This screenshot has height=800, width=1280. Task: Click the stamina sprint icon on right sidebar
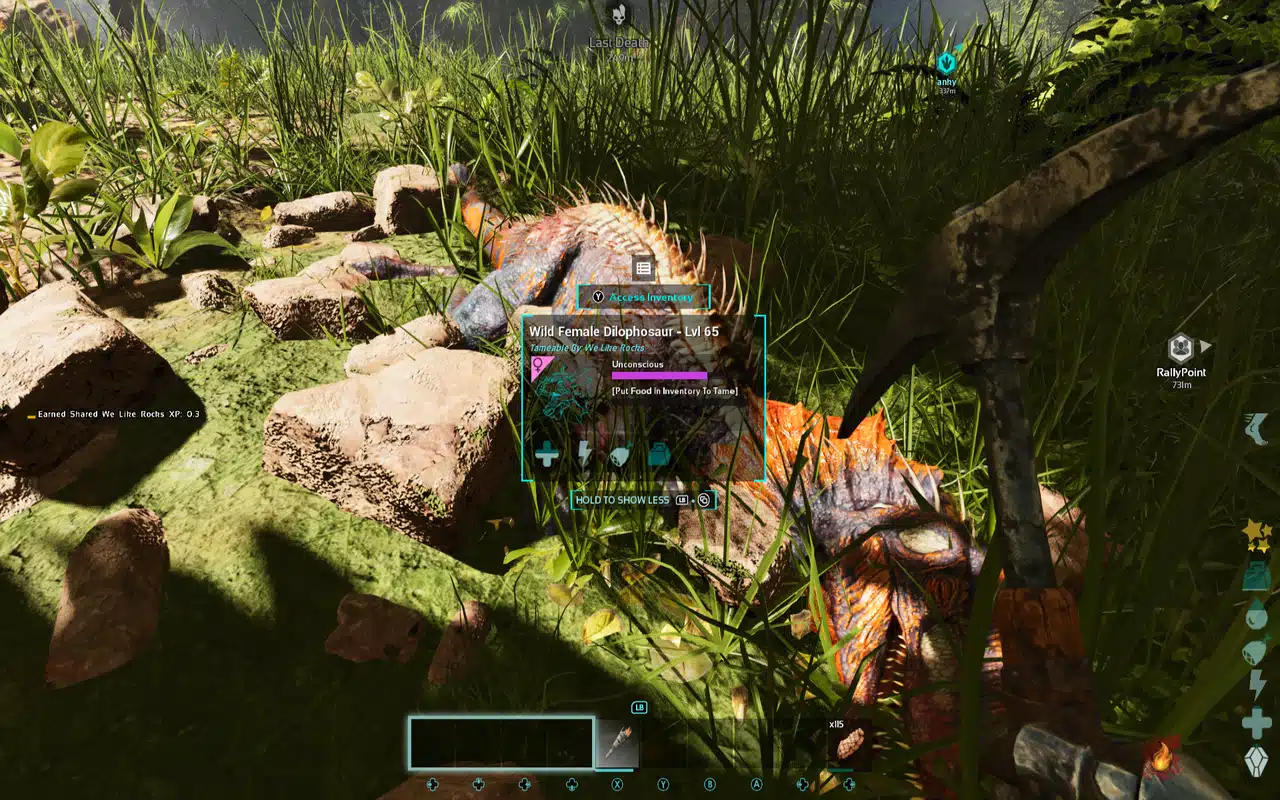(x=1256, y=425)
